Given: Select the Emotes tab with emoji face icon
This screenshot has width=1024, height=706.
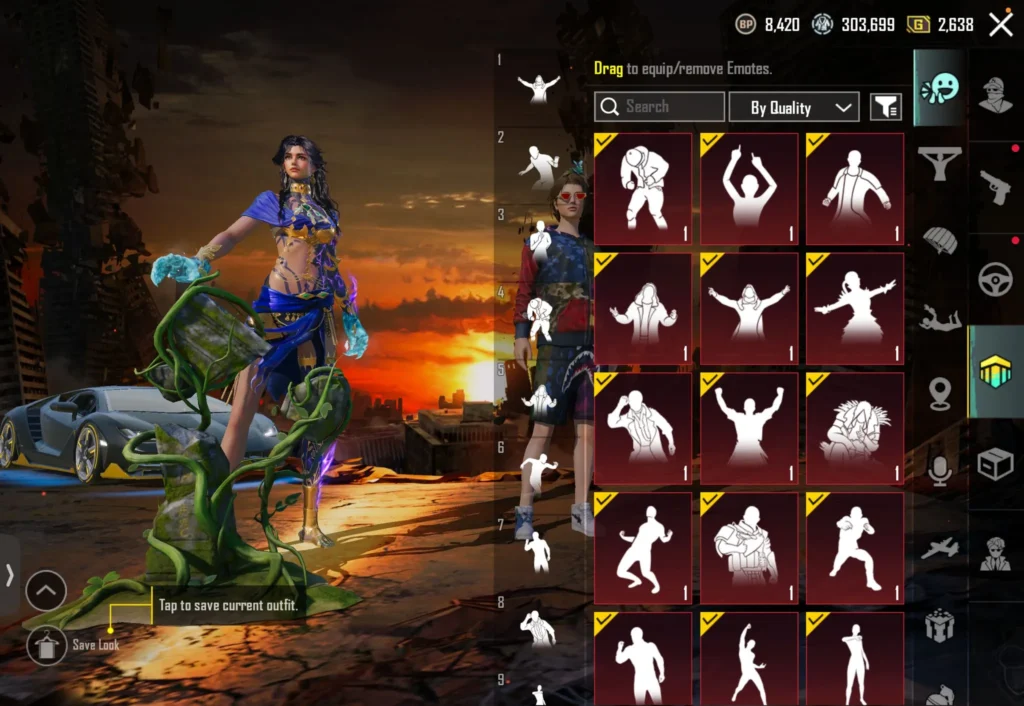Looking at the screenshot, I should pos(939,88).
